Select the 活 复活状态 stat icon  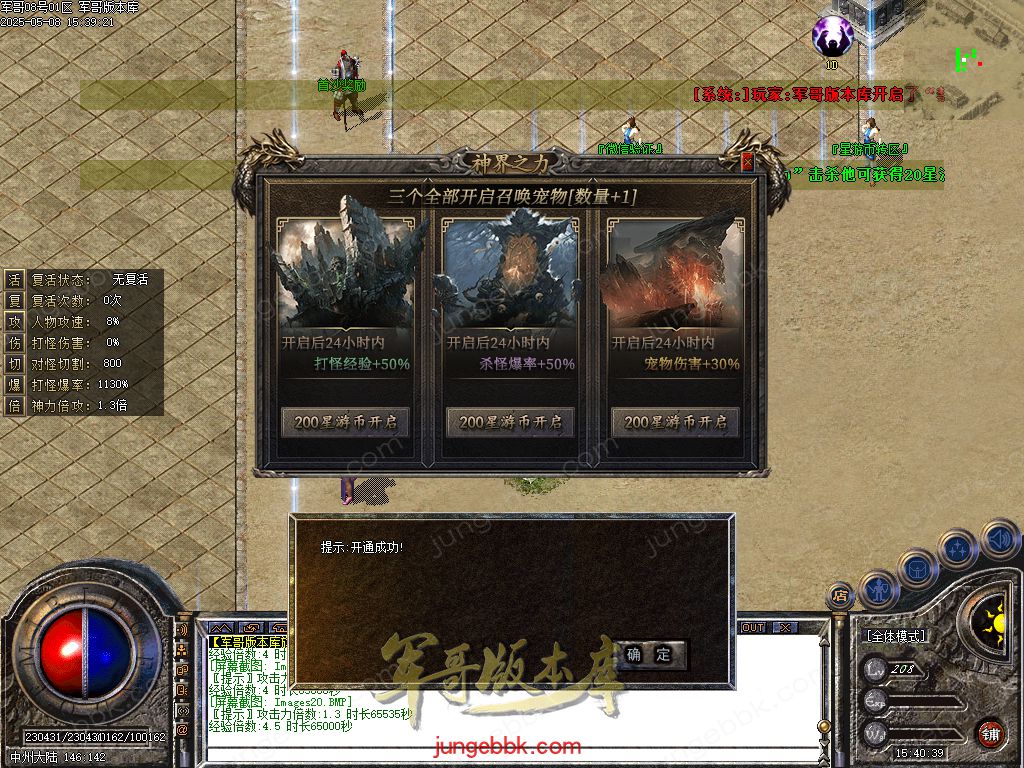(14, 279)
